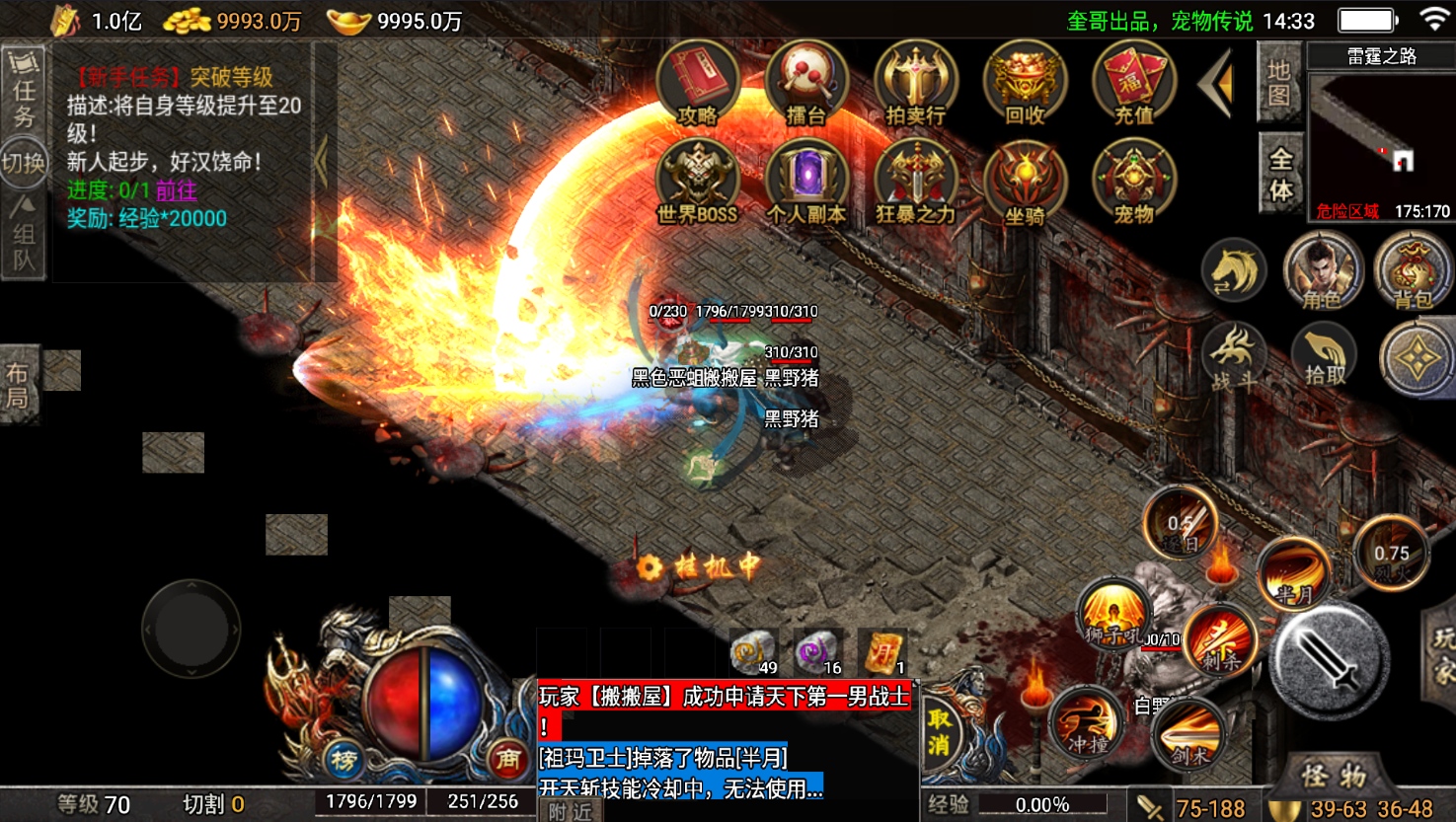Click the 前往 go-to quest link

tap(176, 190)
